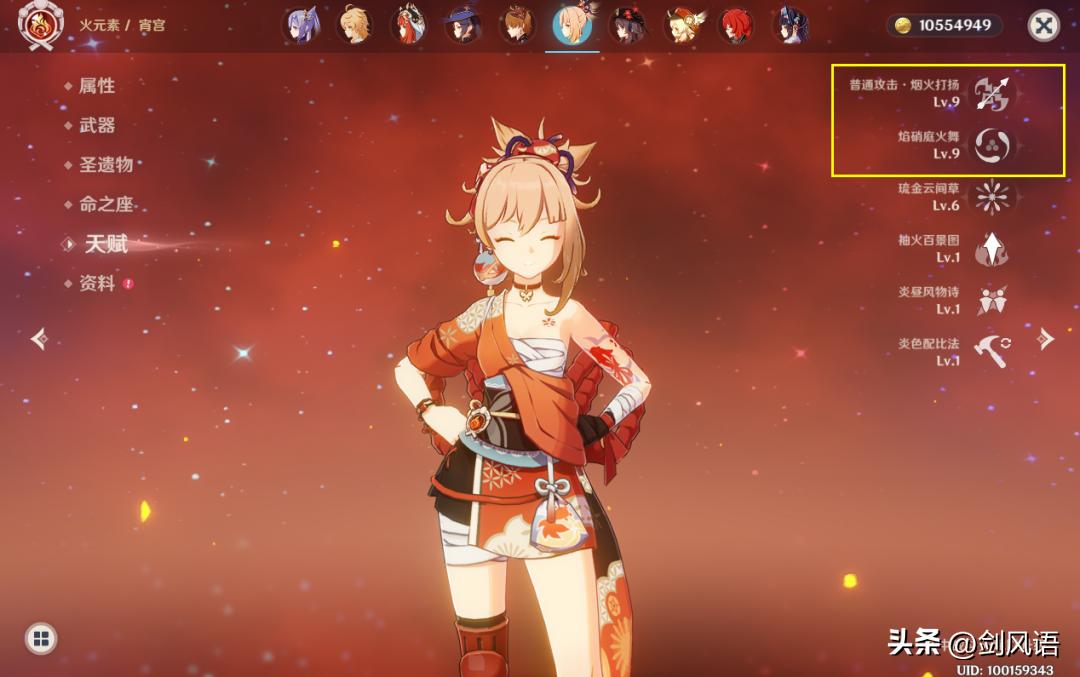Select Klee's red-hat portrait
Image resolution: width=1080 pixels, height=677 pixels.
click(x=684, y=26)
